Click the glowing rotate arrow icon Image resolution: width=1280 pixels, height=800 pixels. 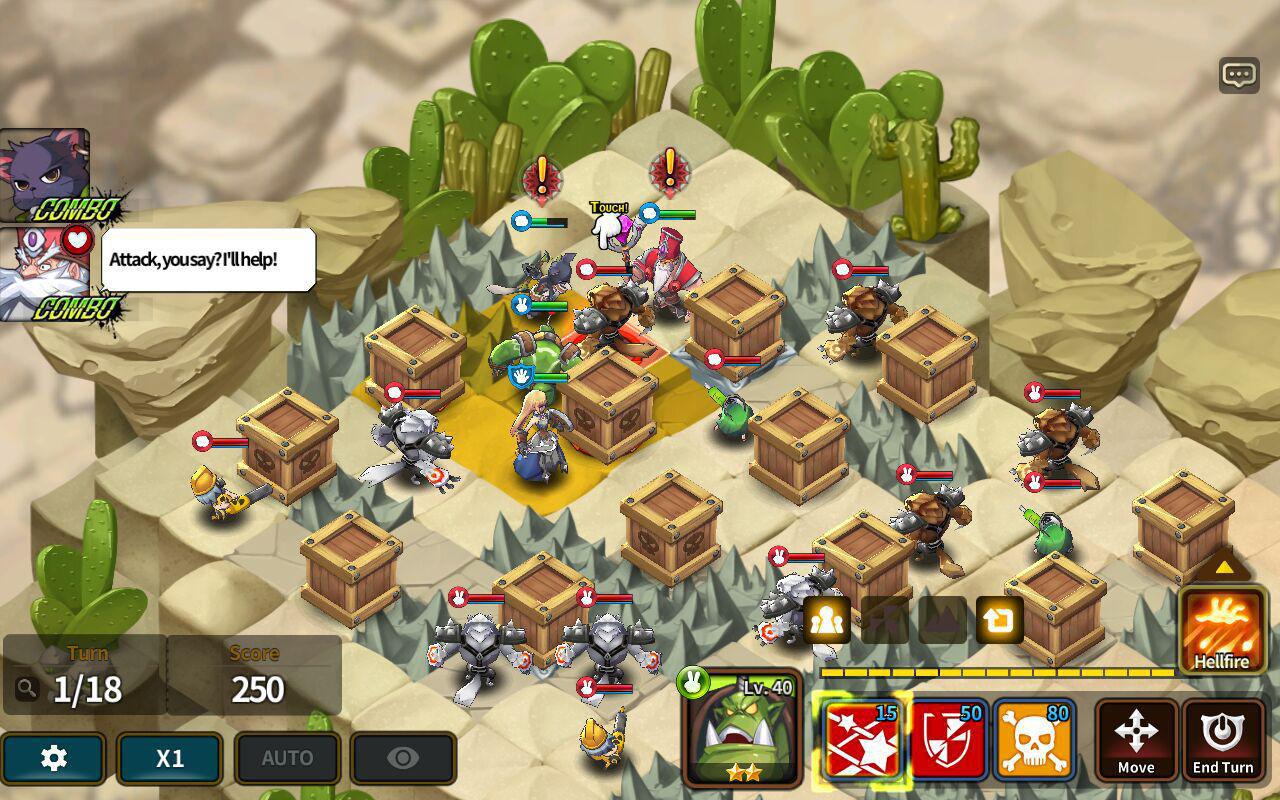point(998,620)
